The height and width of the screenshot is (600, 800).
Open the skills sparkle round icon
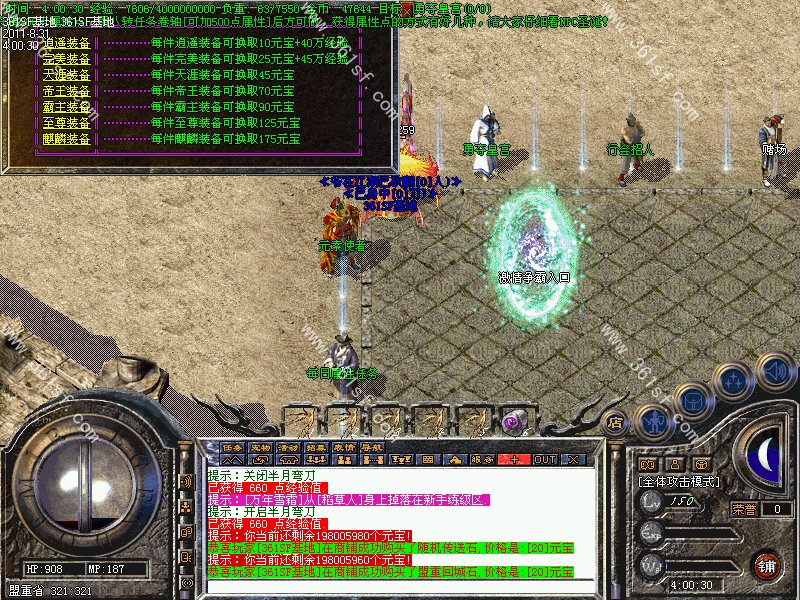(x=736, y=381)
